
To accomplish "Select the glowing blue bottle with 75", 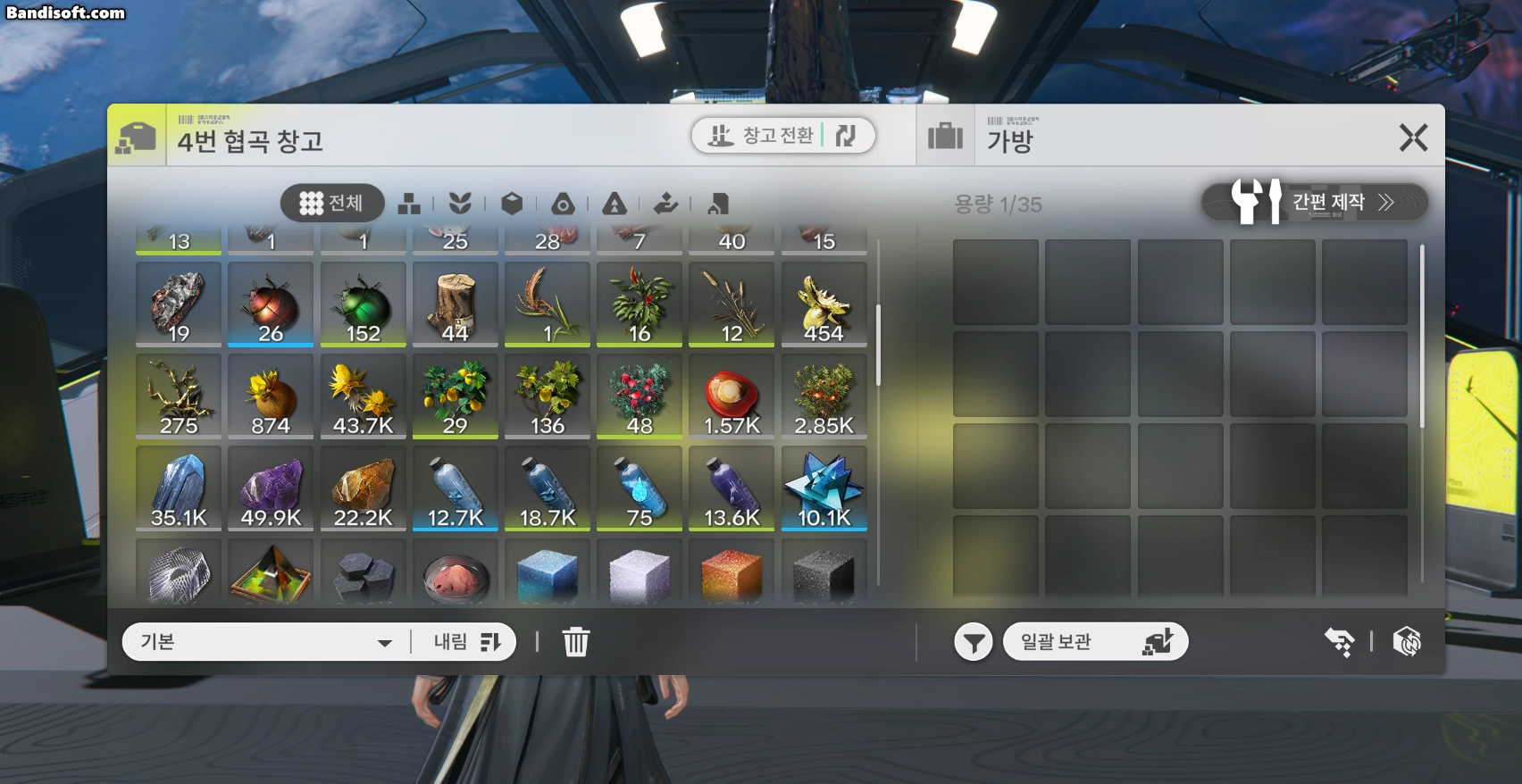I will (639, 488).
